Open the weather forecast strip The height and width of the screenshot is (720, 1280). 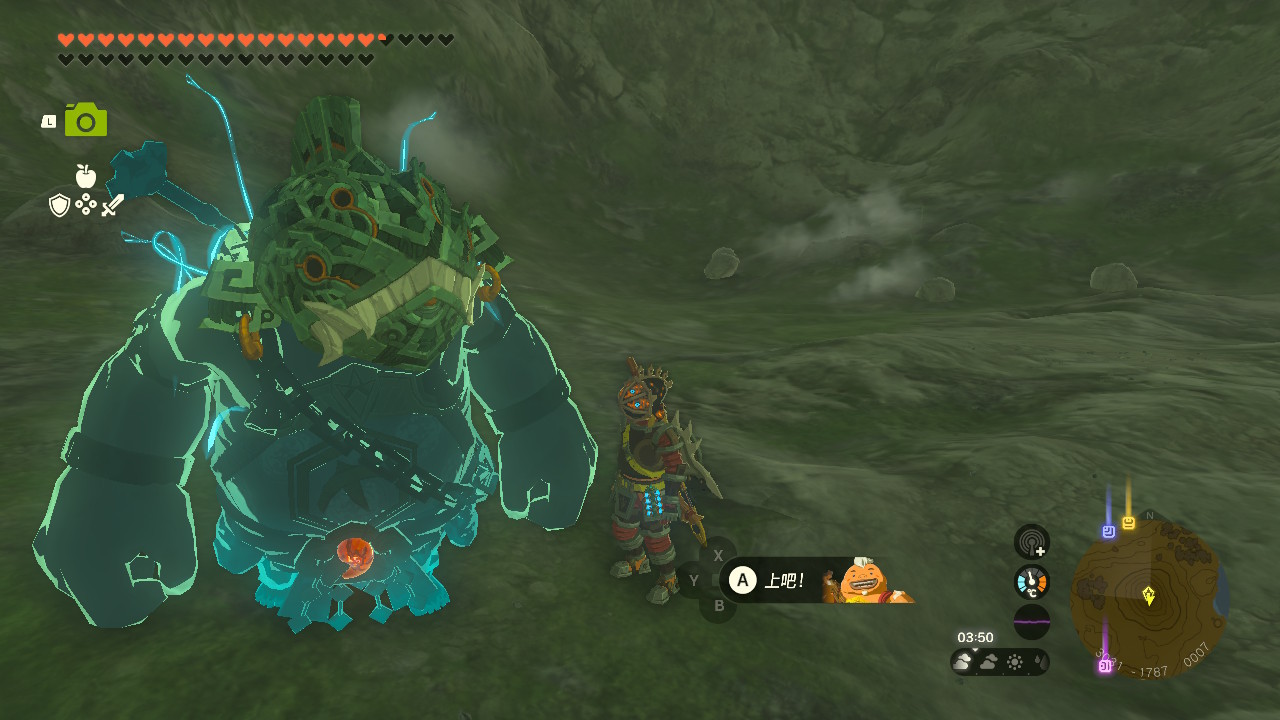pyautogui.click(x=999, y=662)
